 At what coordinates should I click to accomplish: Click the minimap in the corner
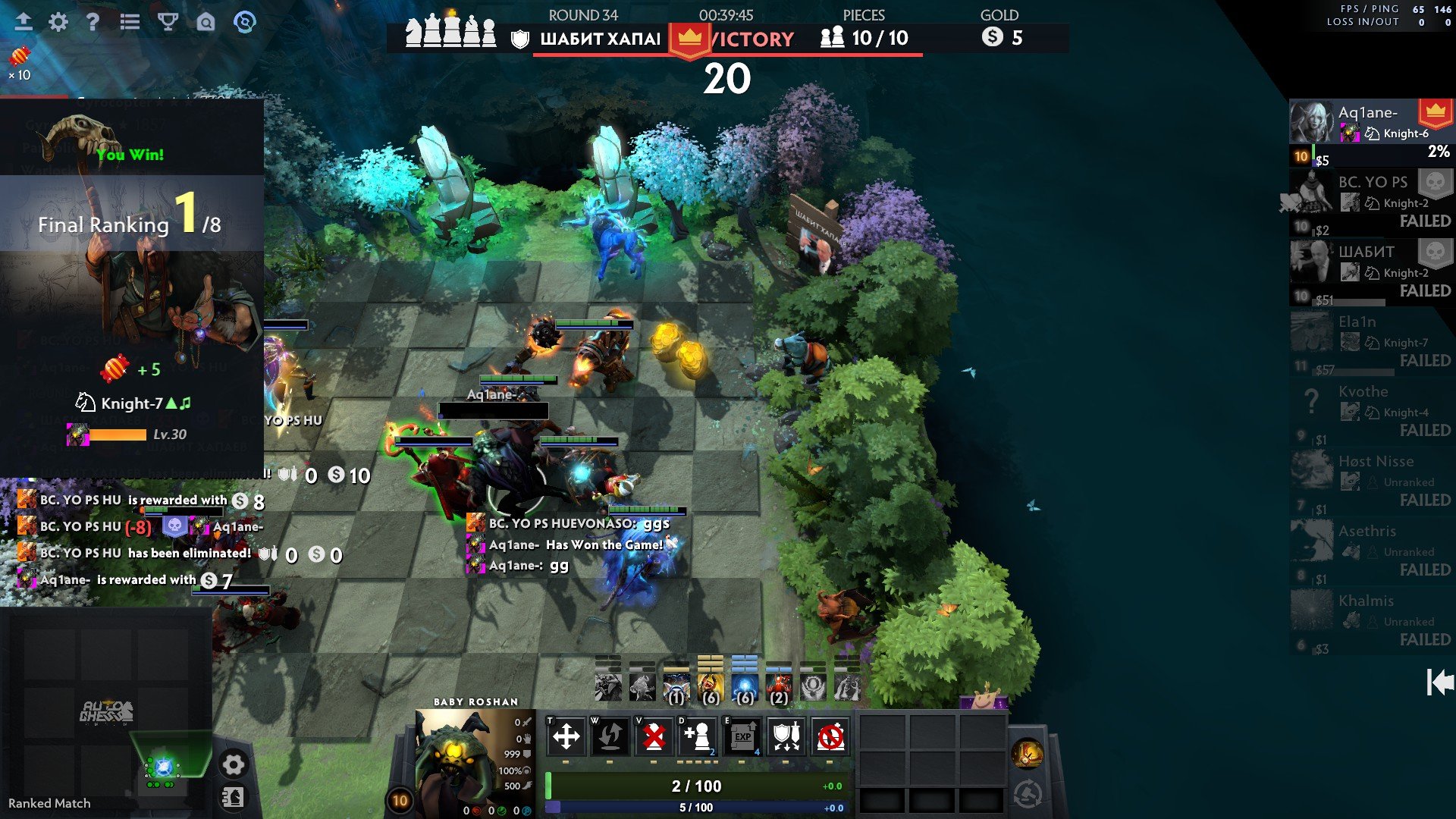(106, 713)
